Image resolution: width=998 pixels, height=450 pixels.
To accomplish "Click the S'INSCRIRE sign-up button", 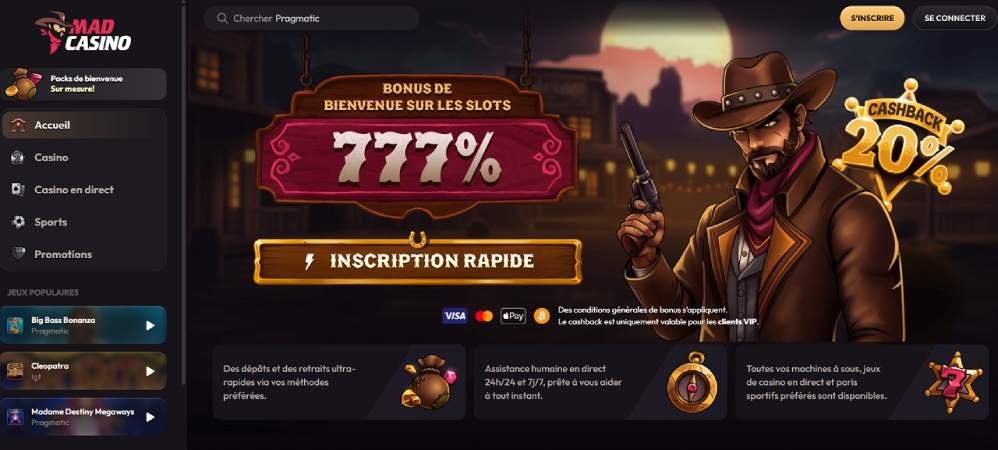I will (x=872, y=18).
